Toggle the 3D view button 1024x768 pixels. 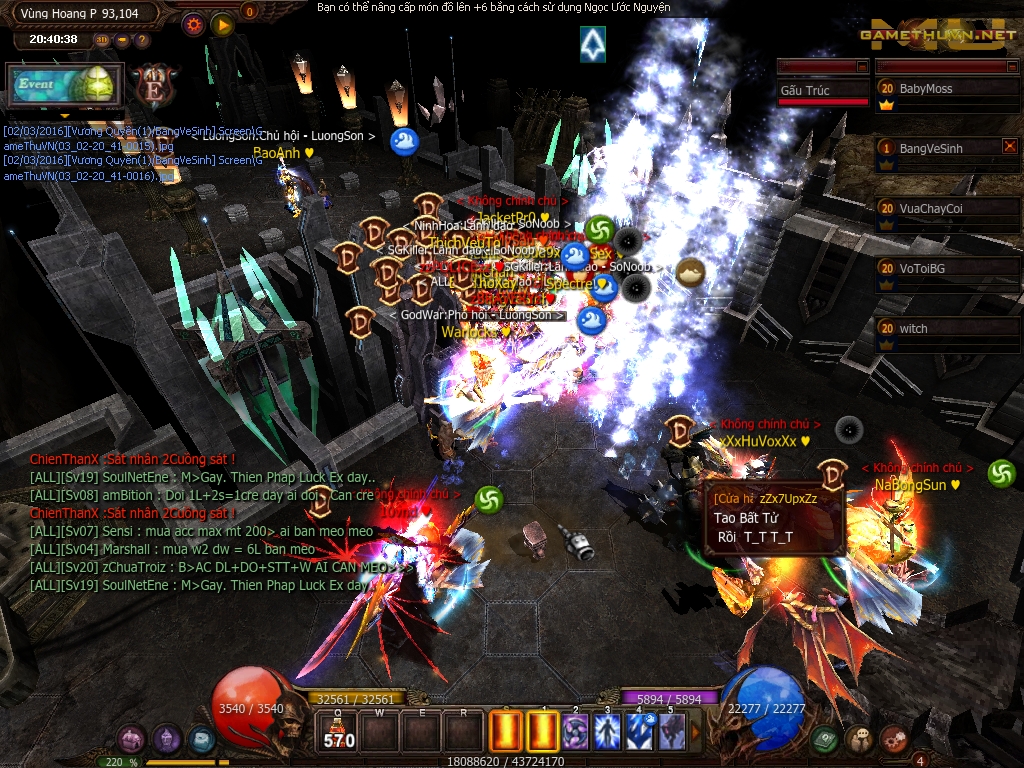(x=103, y=40)
